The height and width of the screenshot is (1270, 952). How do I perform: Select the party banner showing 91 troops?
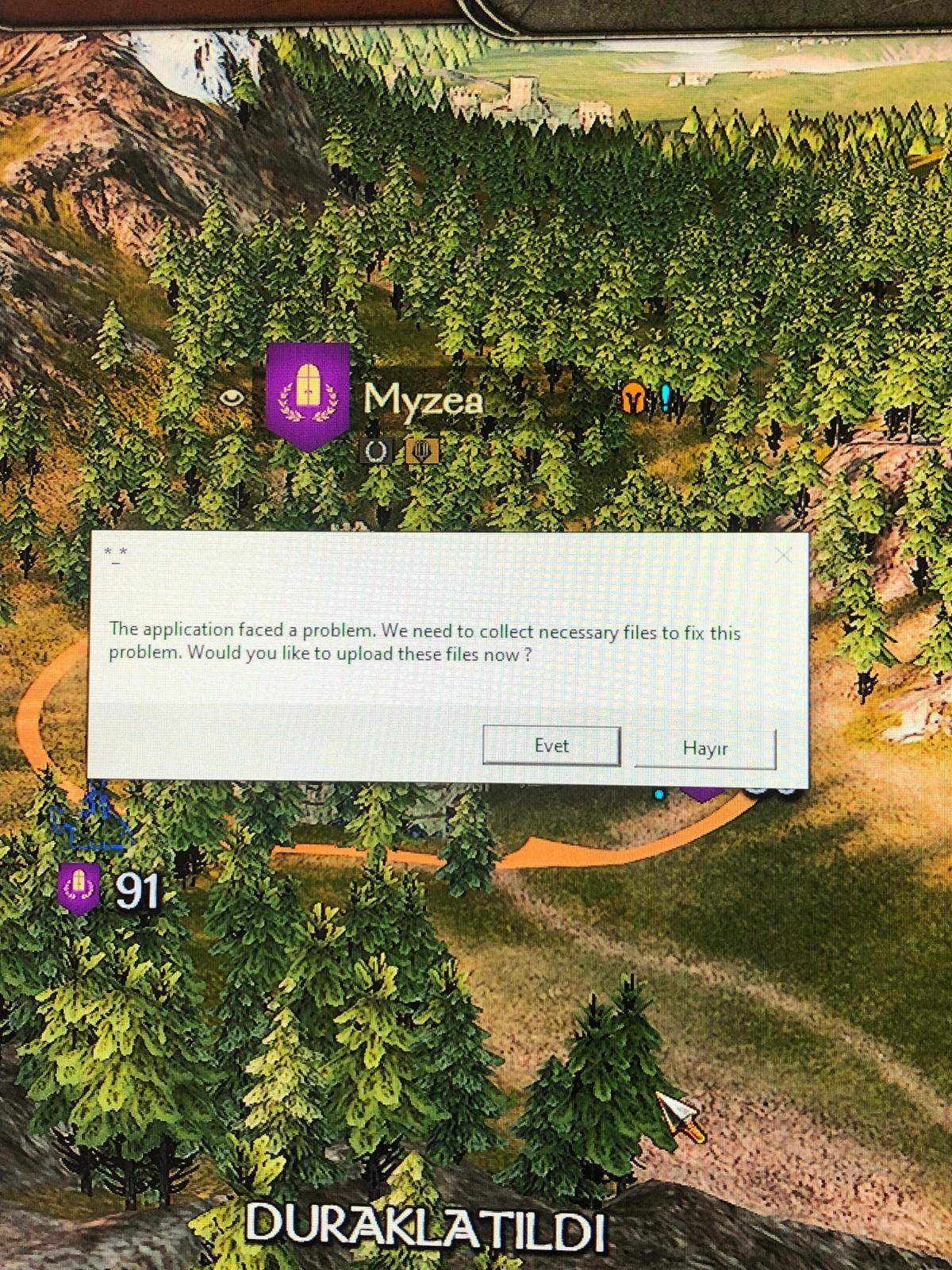80,888
